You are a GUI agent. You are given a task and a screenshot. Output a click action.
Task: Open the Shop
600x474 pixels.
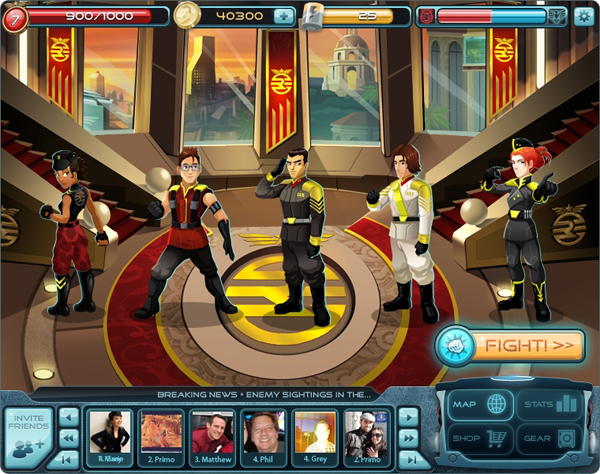point(477,438)
